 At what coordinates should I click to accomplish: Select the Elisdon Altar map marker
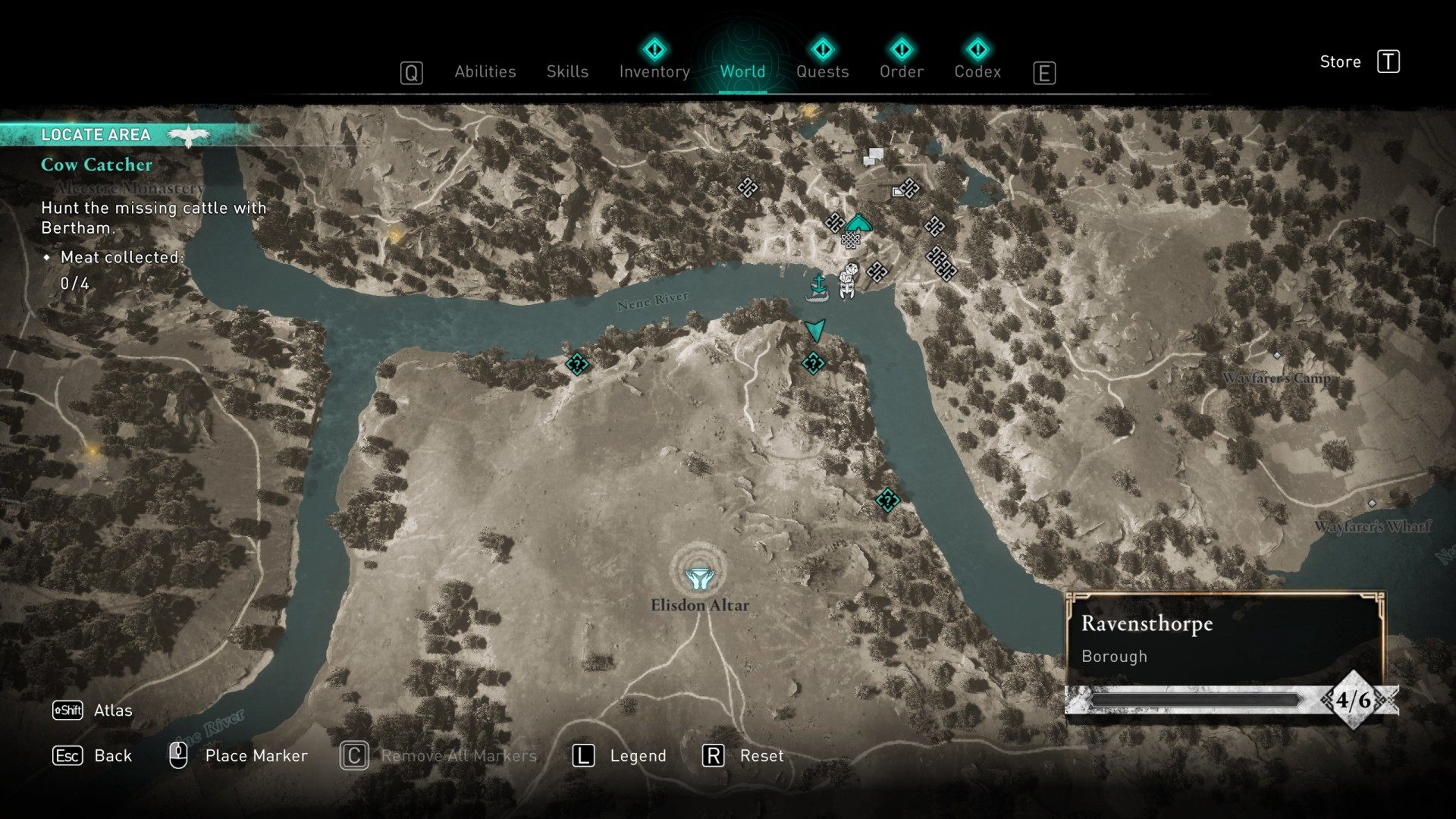point(698,579)
